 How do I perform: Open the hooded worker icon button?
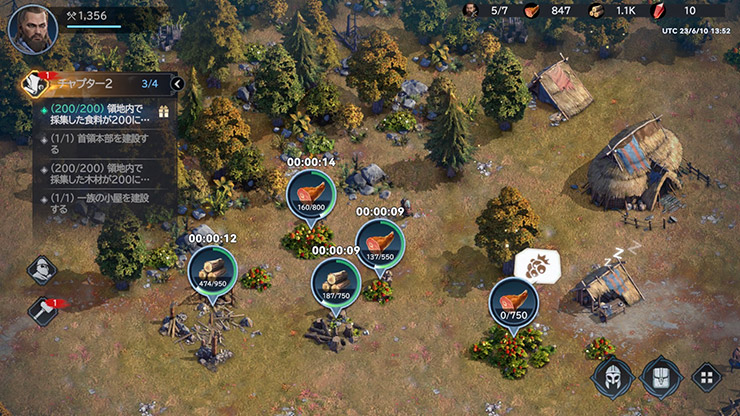(x=42, y=269)
